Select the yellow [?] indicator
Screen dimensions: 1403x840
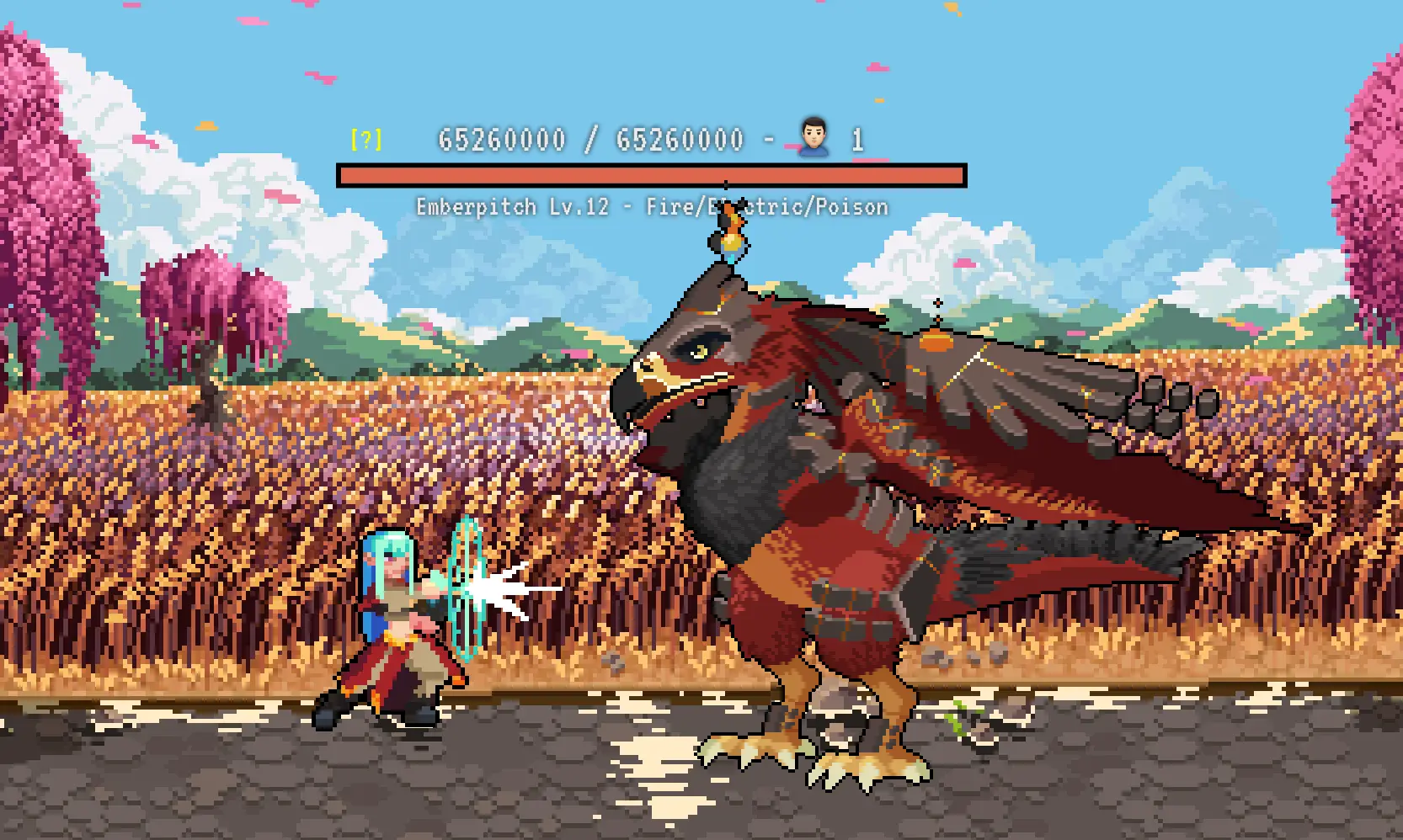coord(366,139)
